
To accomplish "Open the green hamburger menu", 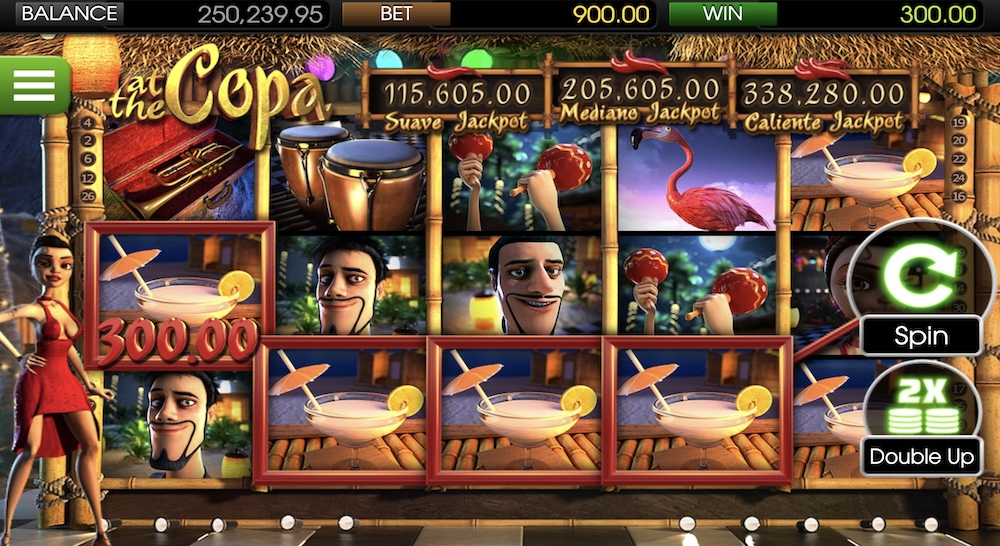I will click(x=33, y=85).
